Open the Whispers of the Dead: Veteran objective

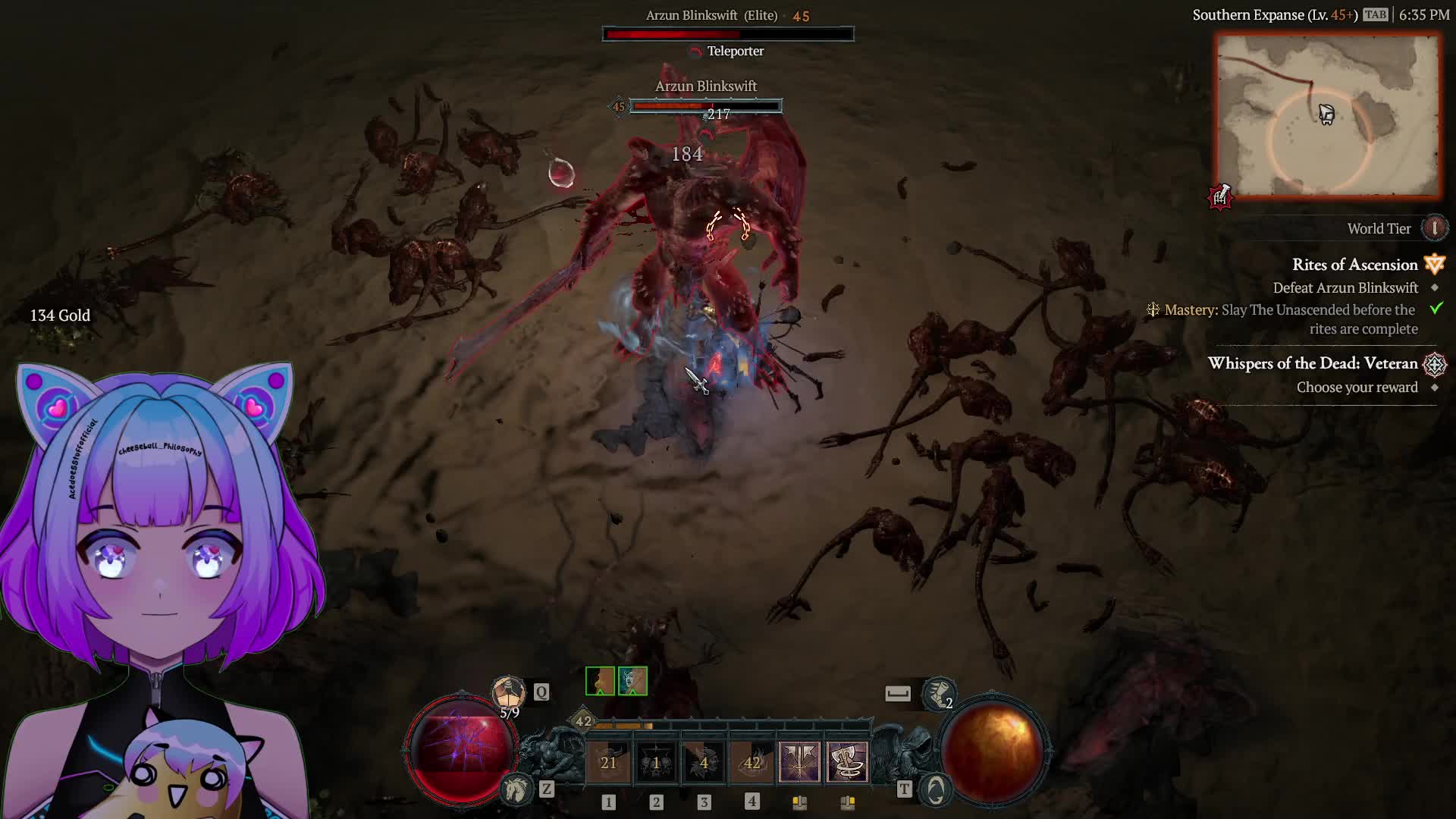click(1313, 363)
